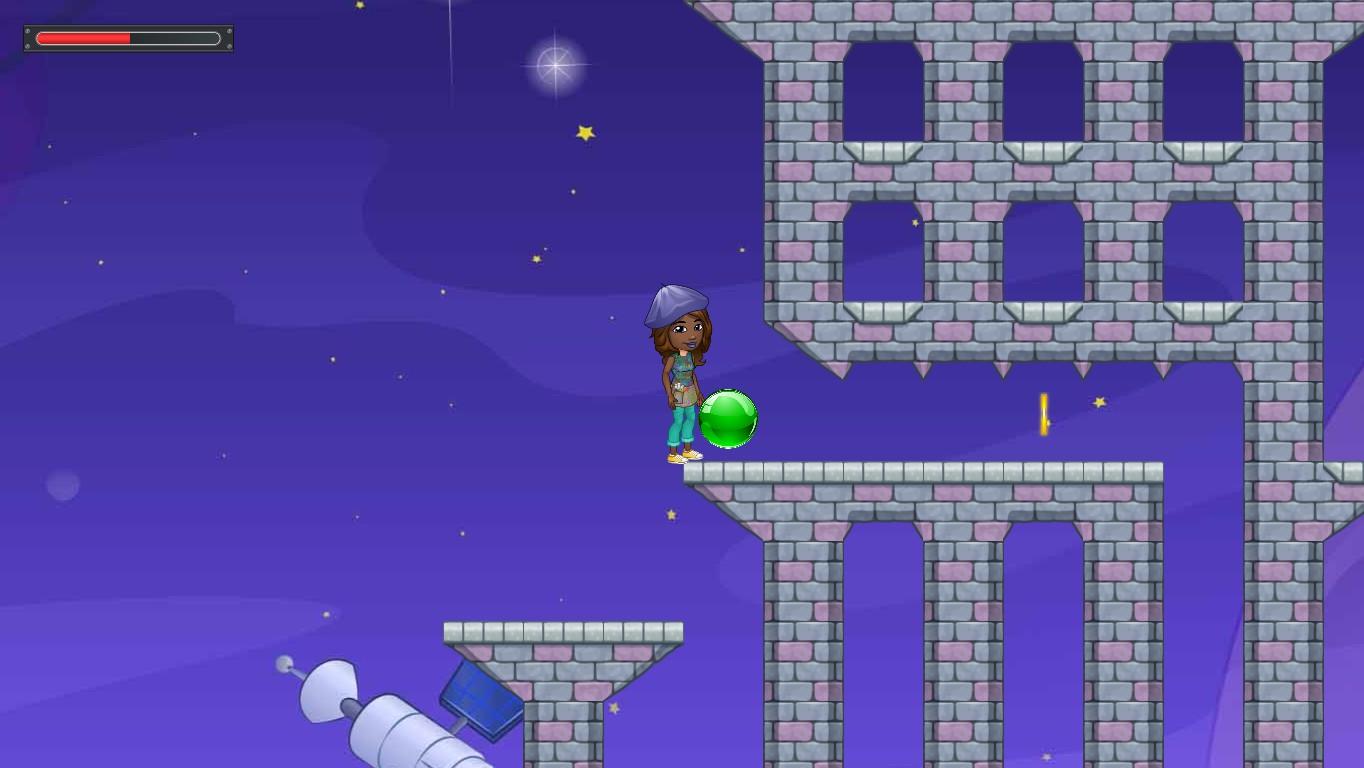Collect the golden coin near the wall
Viewport: 1364px width, 768px height.
[1043, 412]
